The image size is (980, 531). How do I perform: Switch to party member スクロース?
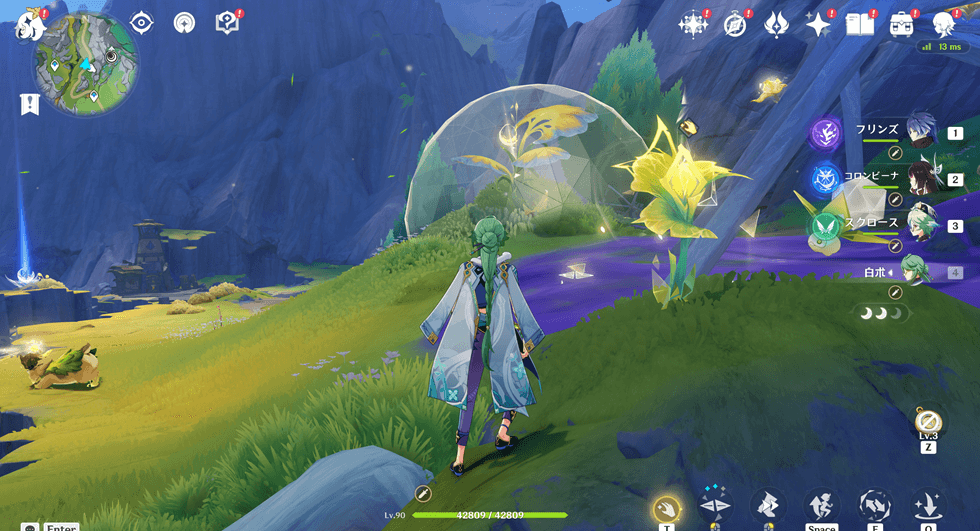(920, 224)
